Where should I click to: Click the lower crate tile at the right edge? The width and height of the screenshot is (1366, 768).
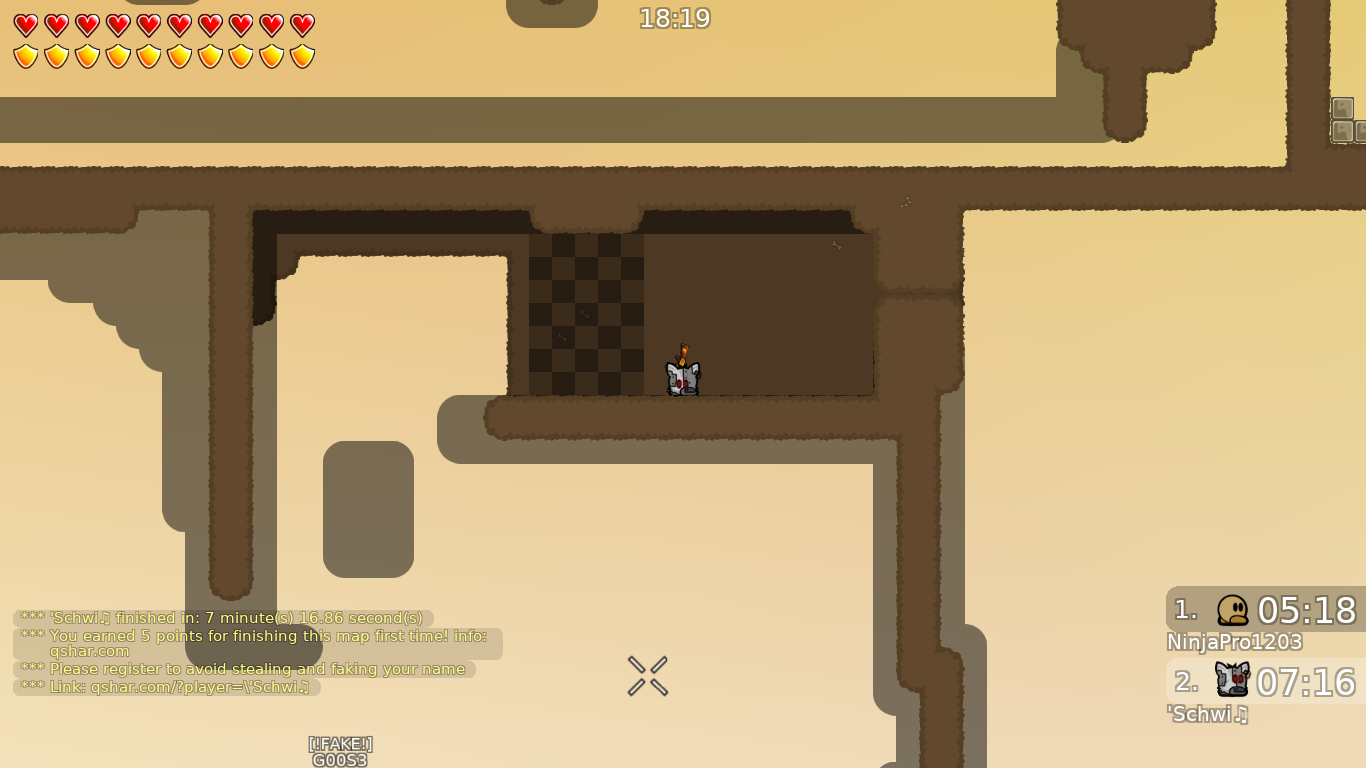(x=1342, y=130)
